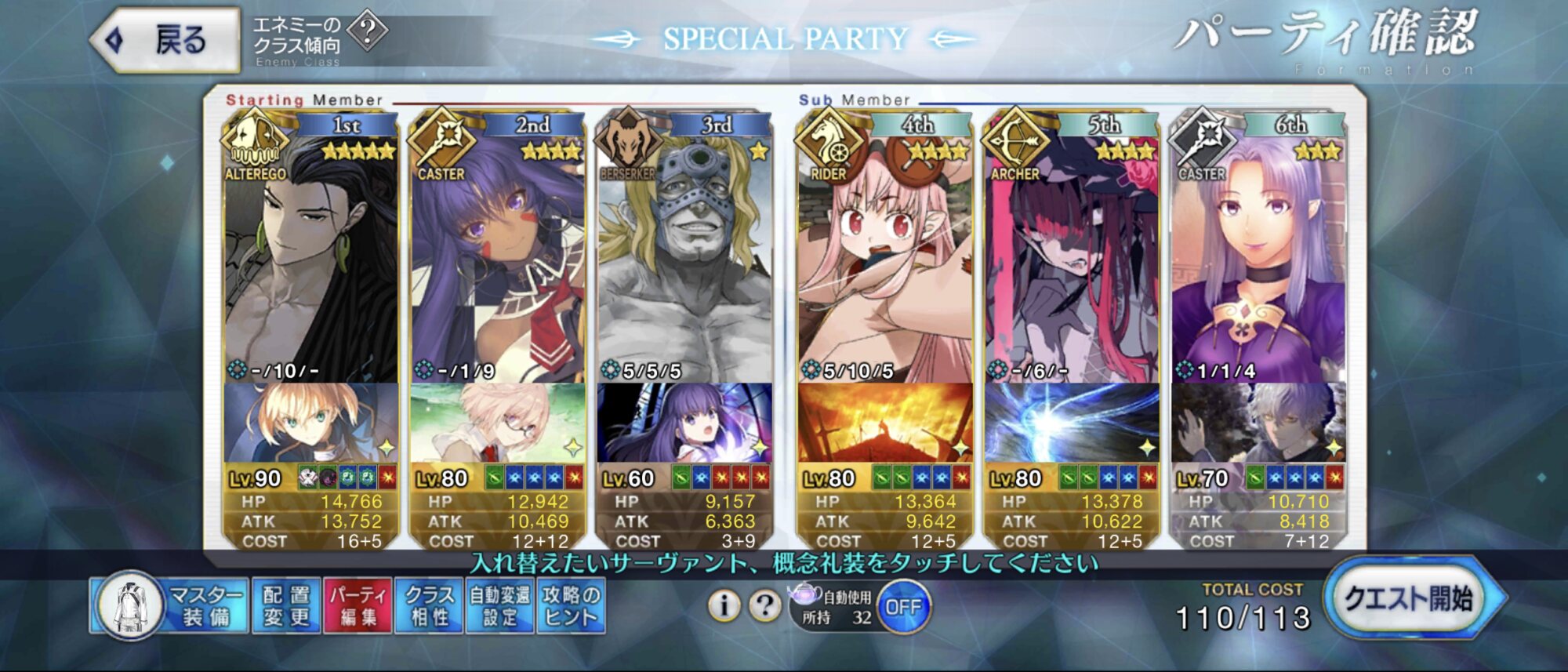This screenshot has height=672, width=1568.
Task: Toggle the auto-use OFF switch
Action: 903,607
